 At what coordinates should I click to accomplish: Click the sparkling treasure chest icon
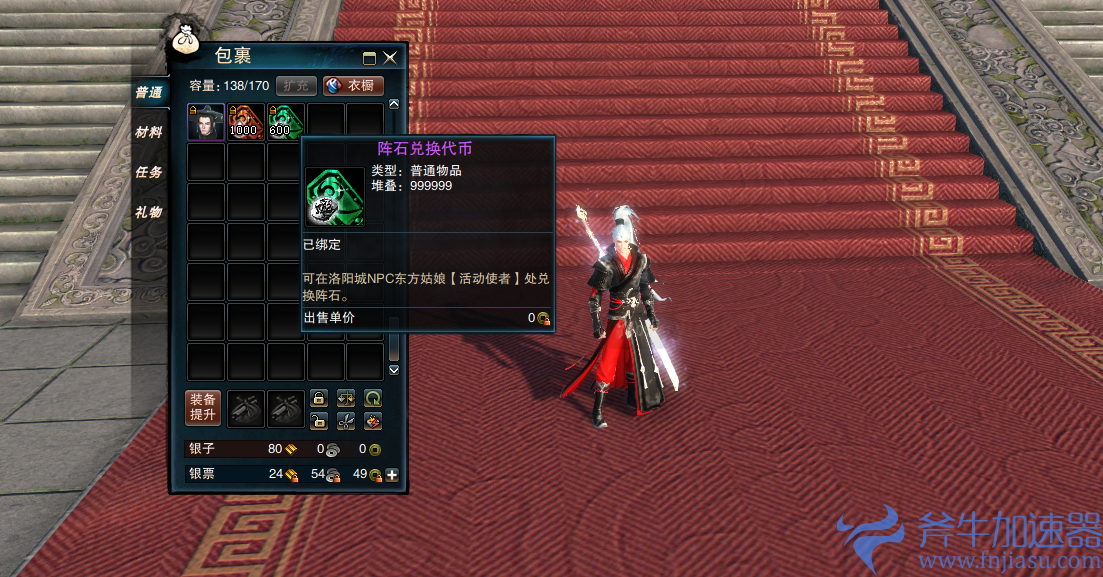(x=373, y=420)
